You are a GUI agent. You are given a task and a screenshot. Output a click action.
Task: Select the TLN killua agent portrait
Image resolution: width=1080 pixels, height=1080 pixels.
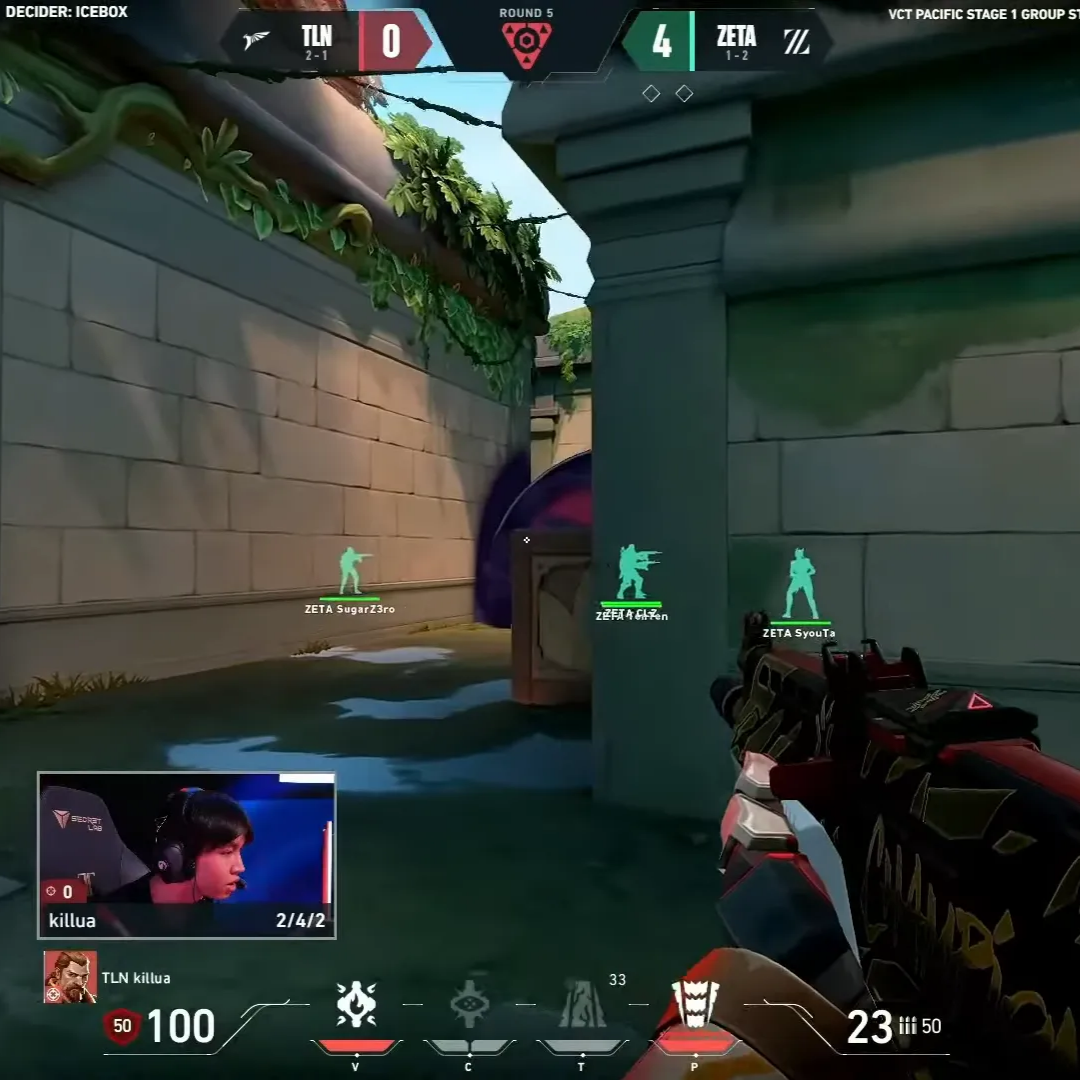pyautogui.click(x=70, y=977)
